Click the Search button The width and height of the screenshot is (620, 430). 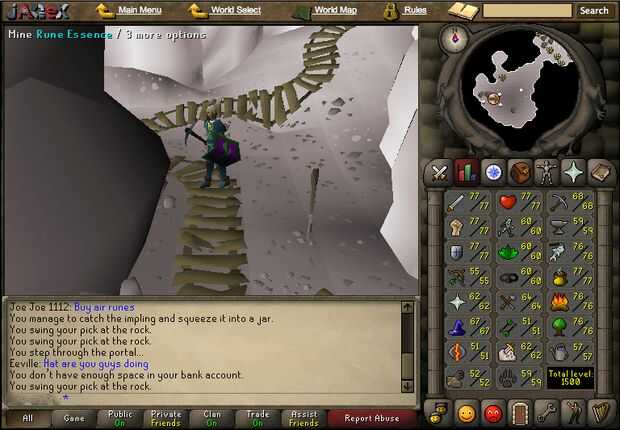coord(594,11)
